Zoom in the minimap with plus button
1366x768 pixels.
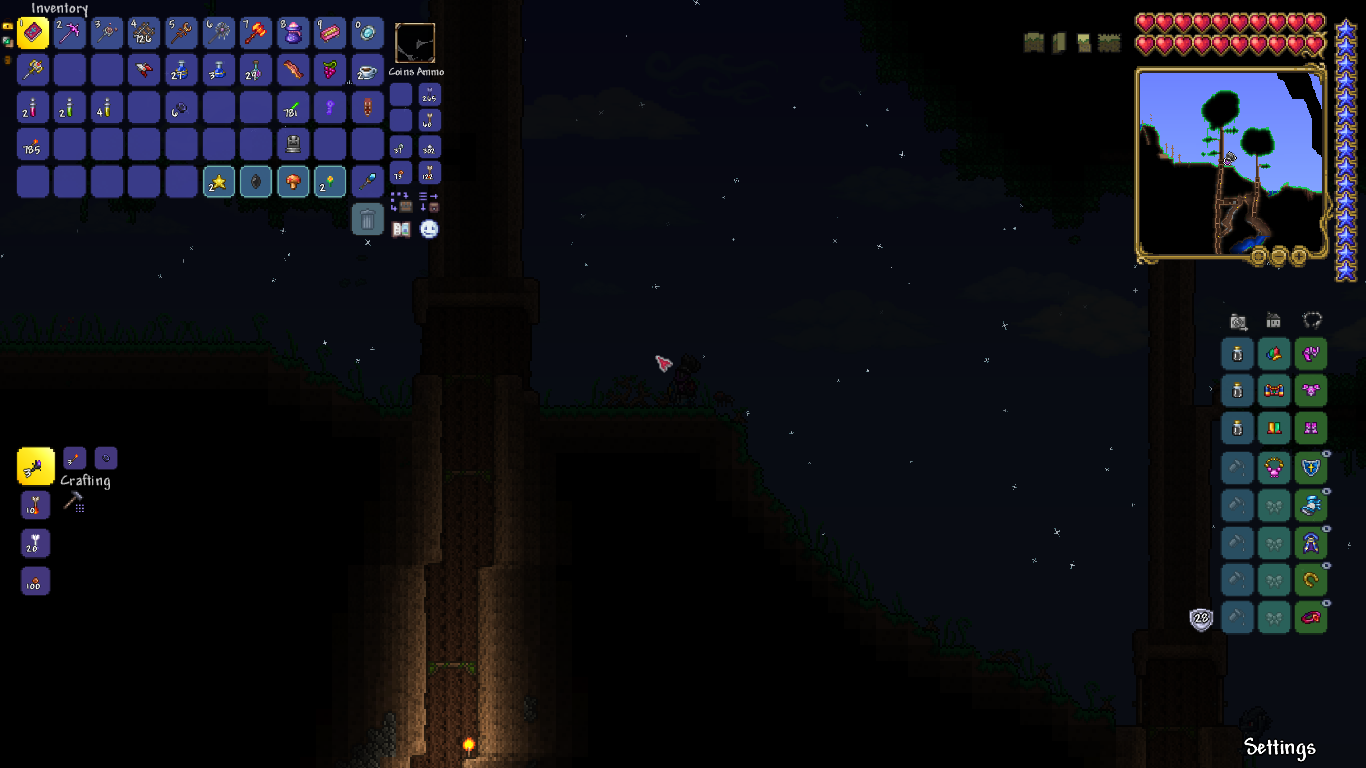pyautogui.click(x=1299, y=256)
